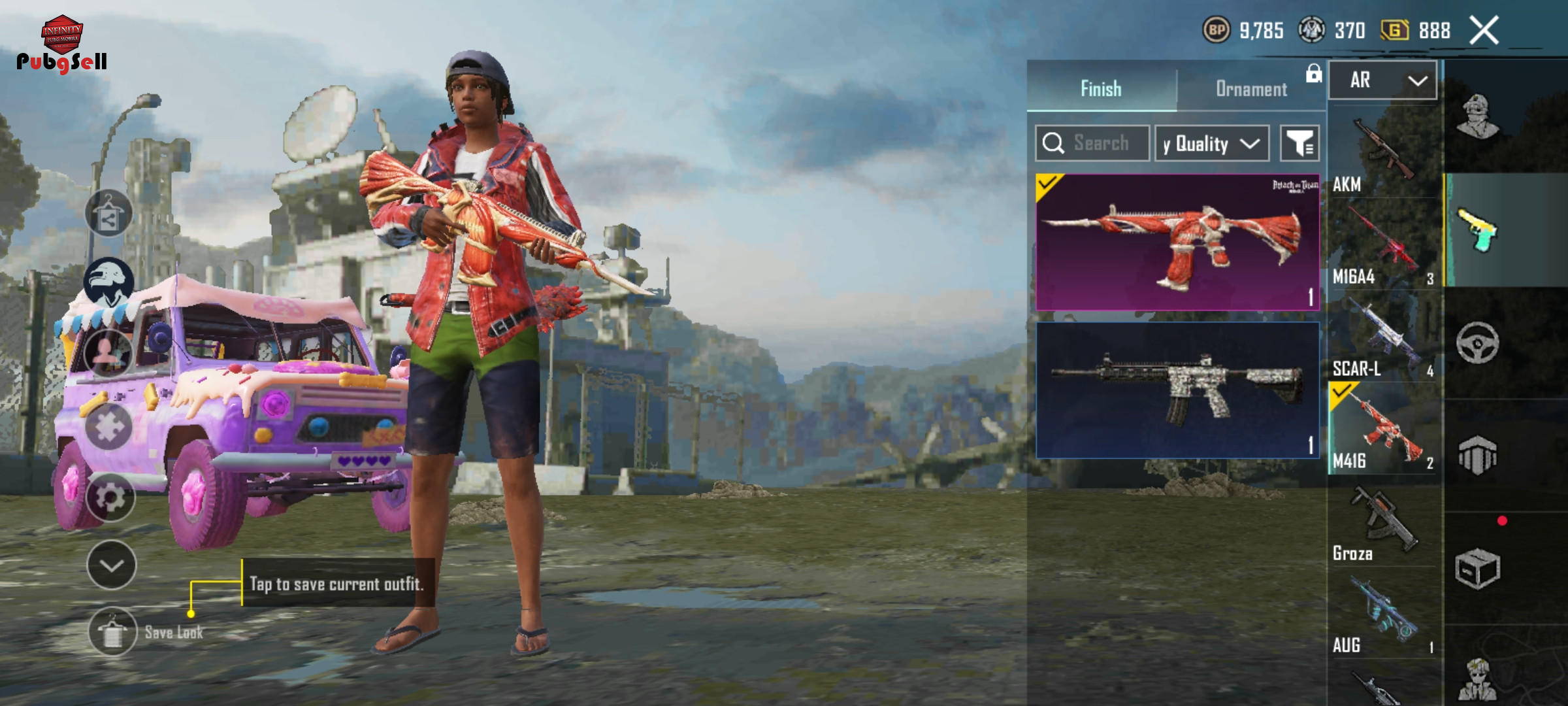
Task: Select the red Attack on Titan M416 skin
Action: point(1177,242)
